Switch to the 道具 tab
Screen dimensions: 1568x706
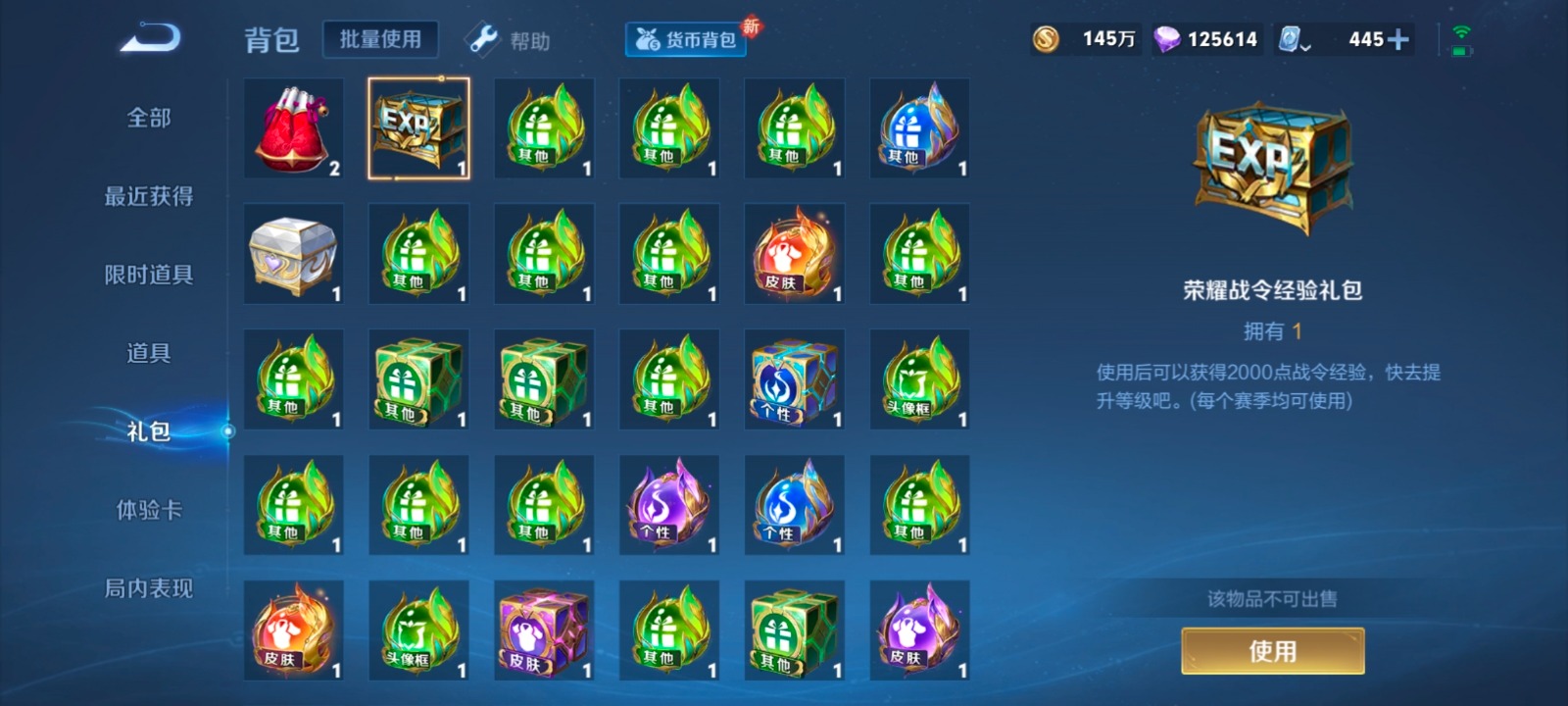point(149,353)
